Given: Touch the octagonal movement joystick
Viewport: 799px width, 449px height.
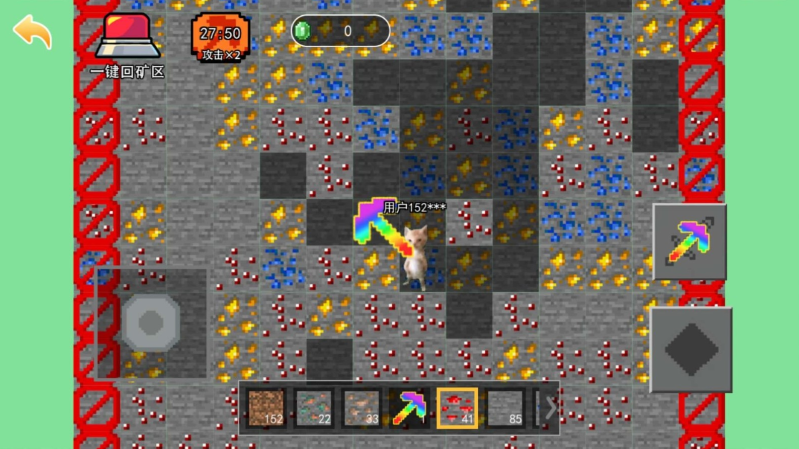Looking at the screenshot, I should point(151,322).
